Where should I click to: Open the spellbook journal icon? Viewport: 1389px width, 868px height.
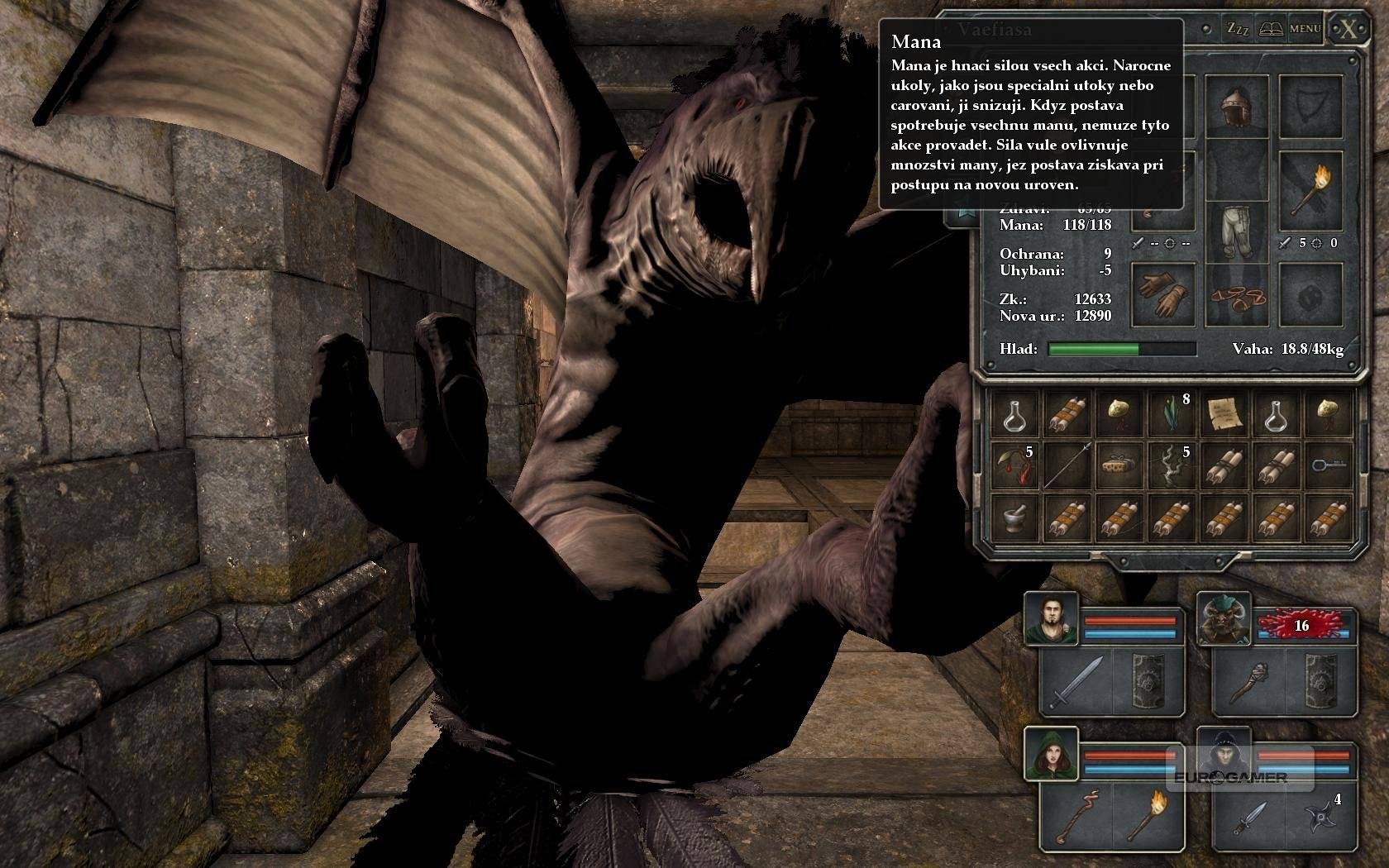[x=1271, y=29]
